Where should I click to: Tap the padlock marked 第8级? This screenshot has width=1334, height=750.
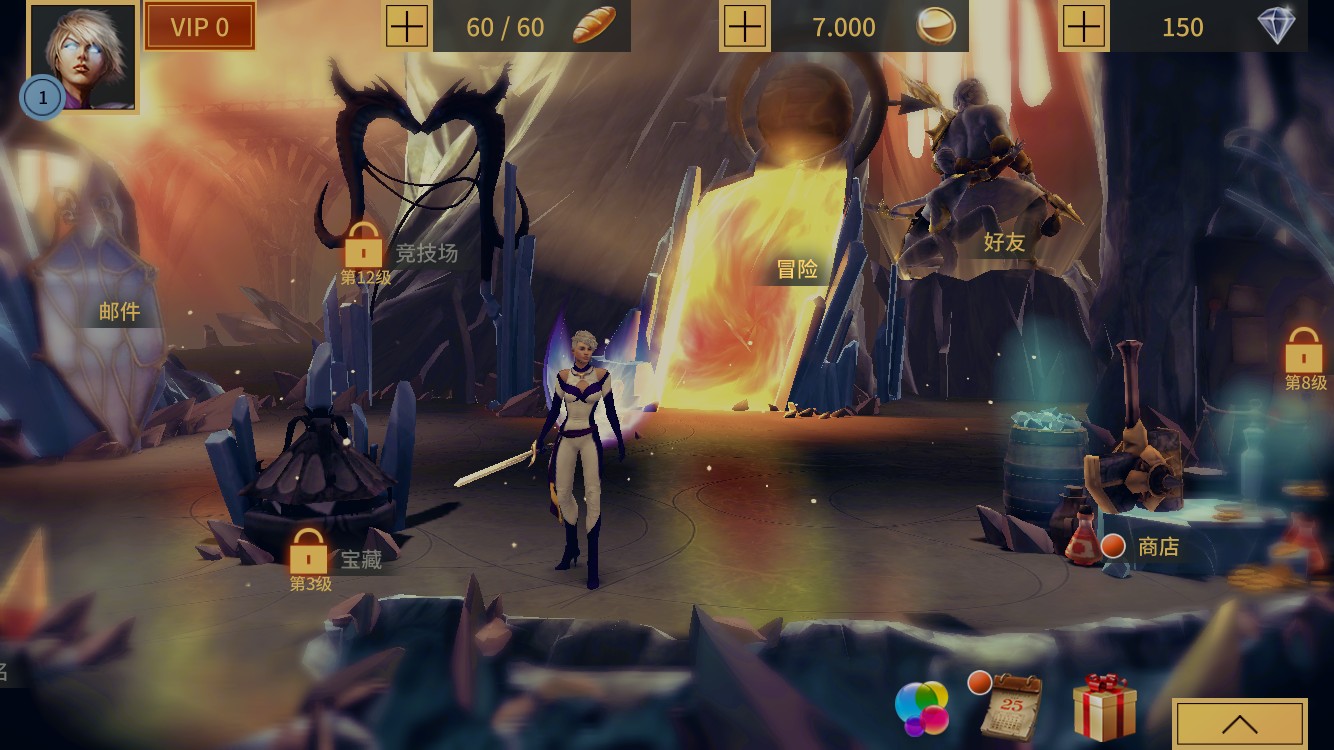[1304, 352]
